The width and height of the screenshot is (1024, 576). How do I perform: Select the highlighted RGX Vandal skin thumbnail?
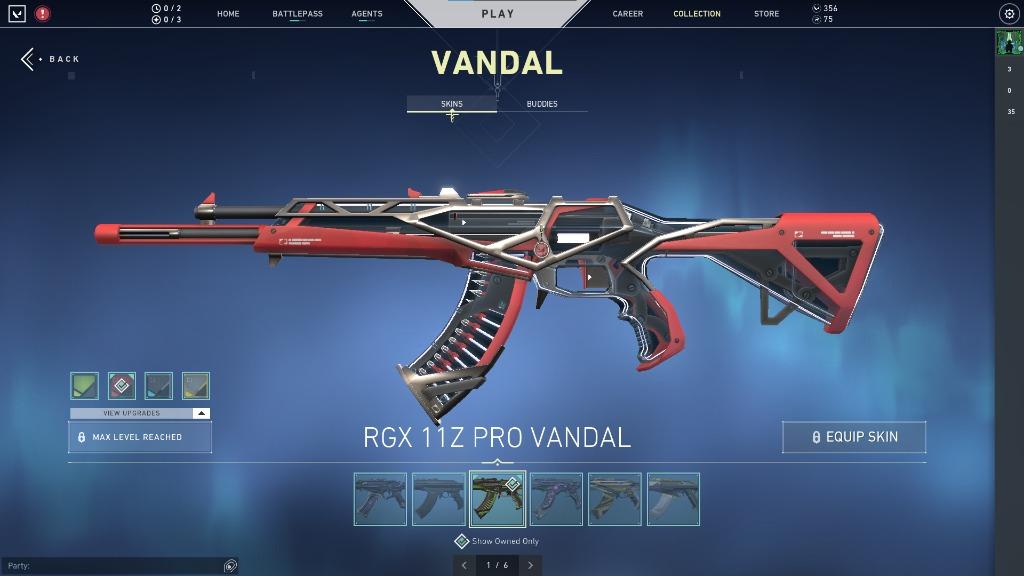point(497,499)
